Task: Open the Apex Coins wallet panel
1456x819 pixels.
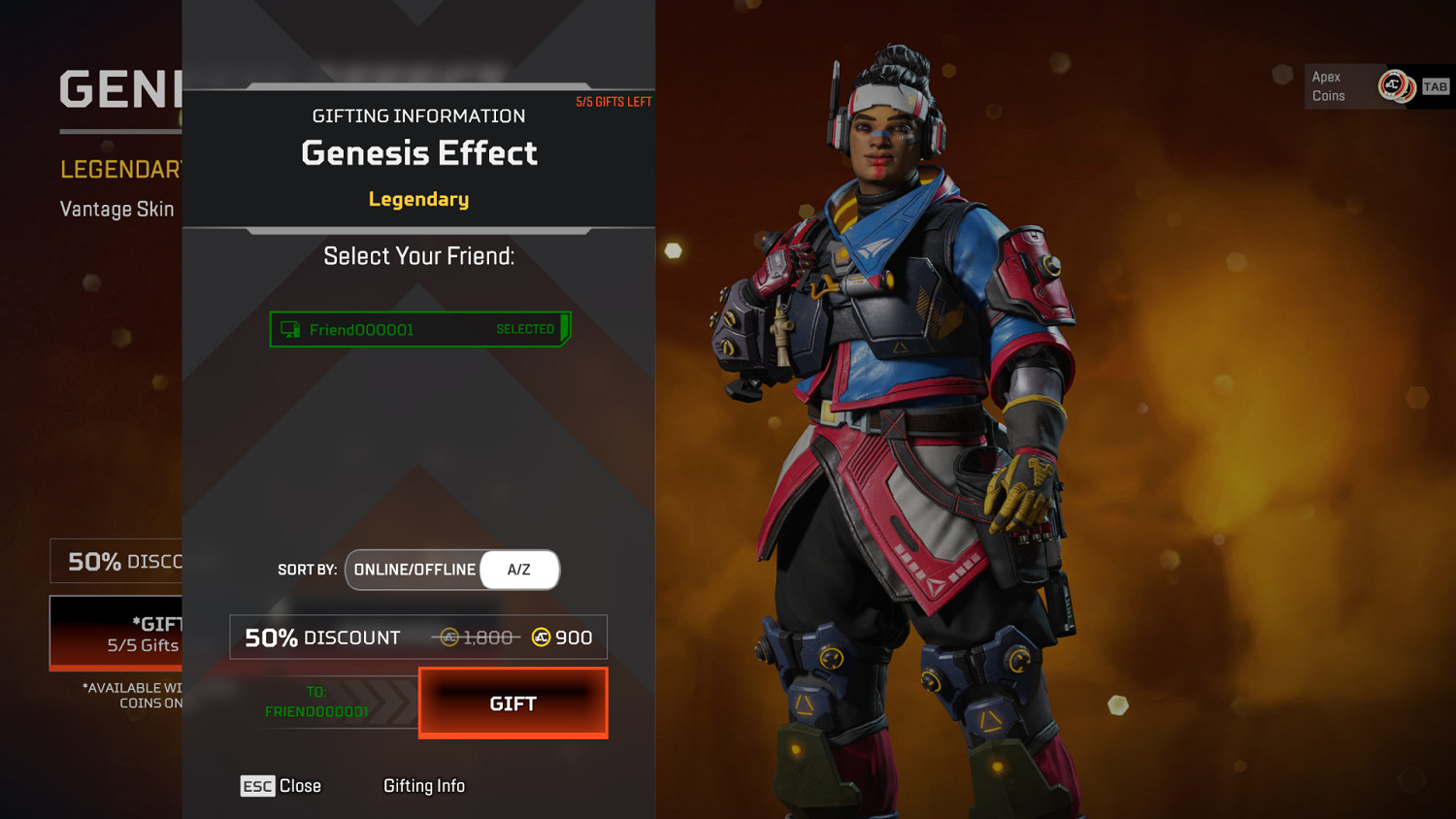Action: click(x=1340, y=85)
